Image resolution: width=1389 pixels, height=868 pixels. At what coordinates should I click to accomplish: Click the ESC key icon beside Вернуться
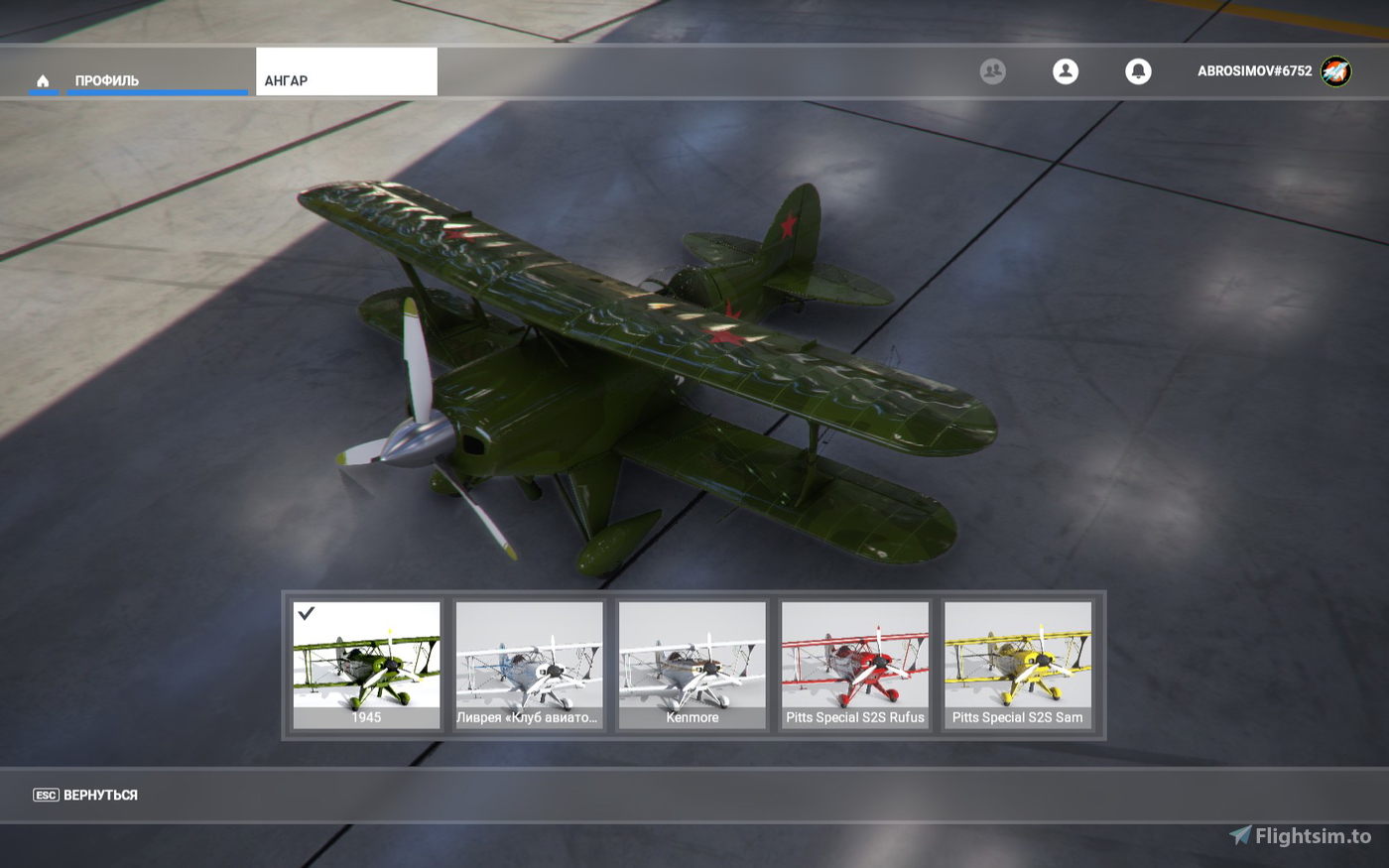[44, 796]
